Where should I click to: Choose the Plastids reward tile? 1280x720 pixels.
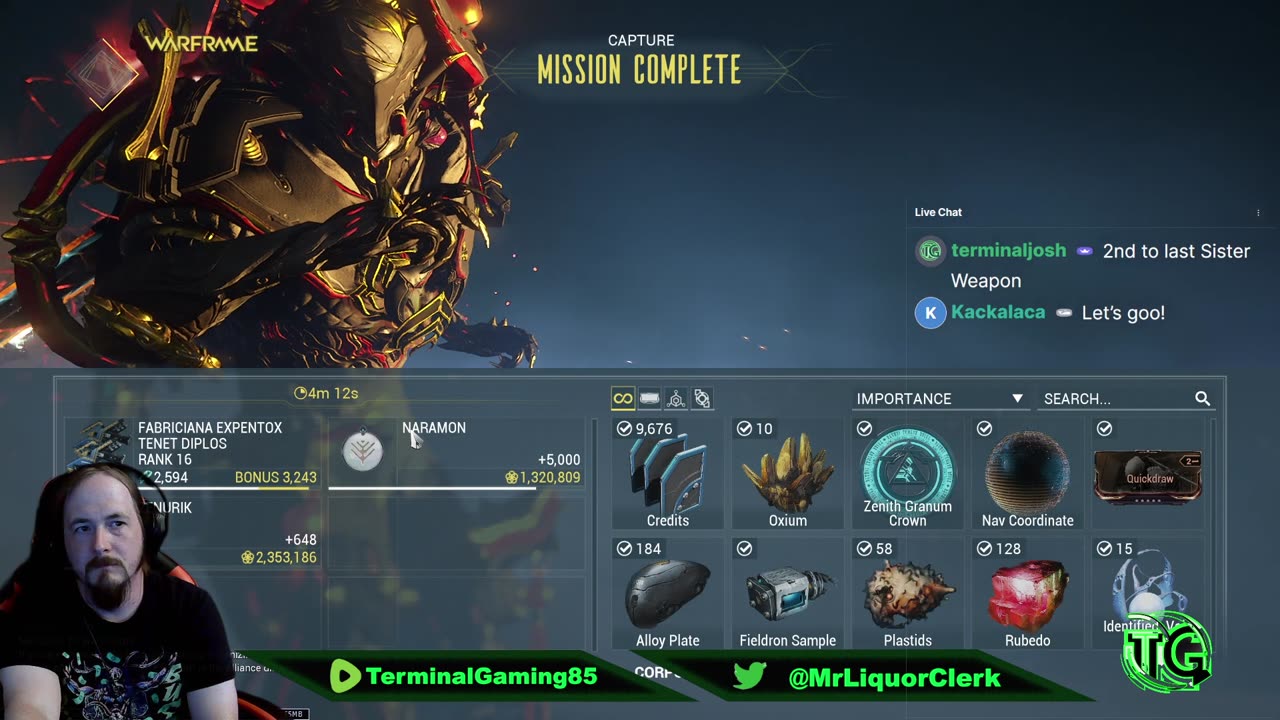coord(907,594)
